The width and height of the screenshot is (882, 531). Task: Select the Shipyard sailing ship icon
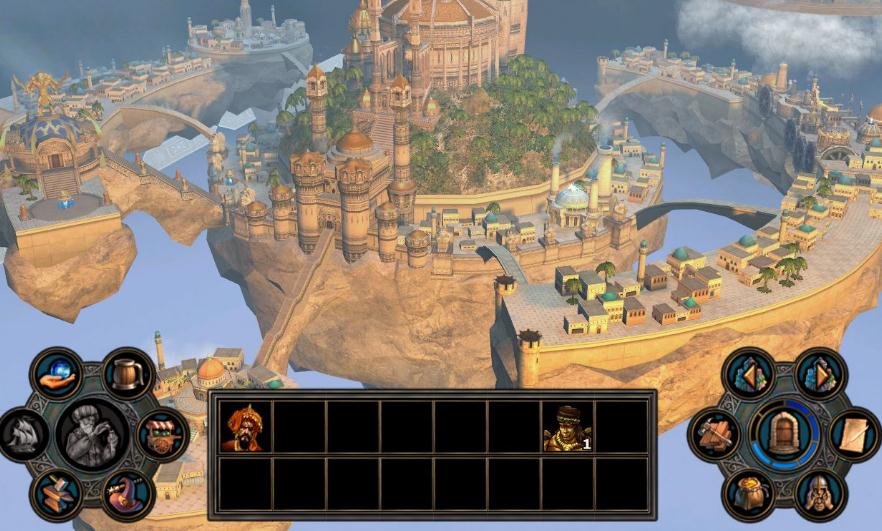[23, 435]
